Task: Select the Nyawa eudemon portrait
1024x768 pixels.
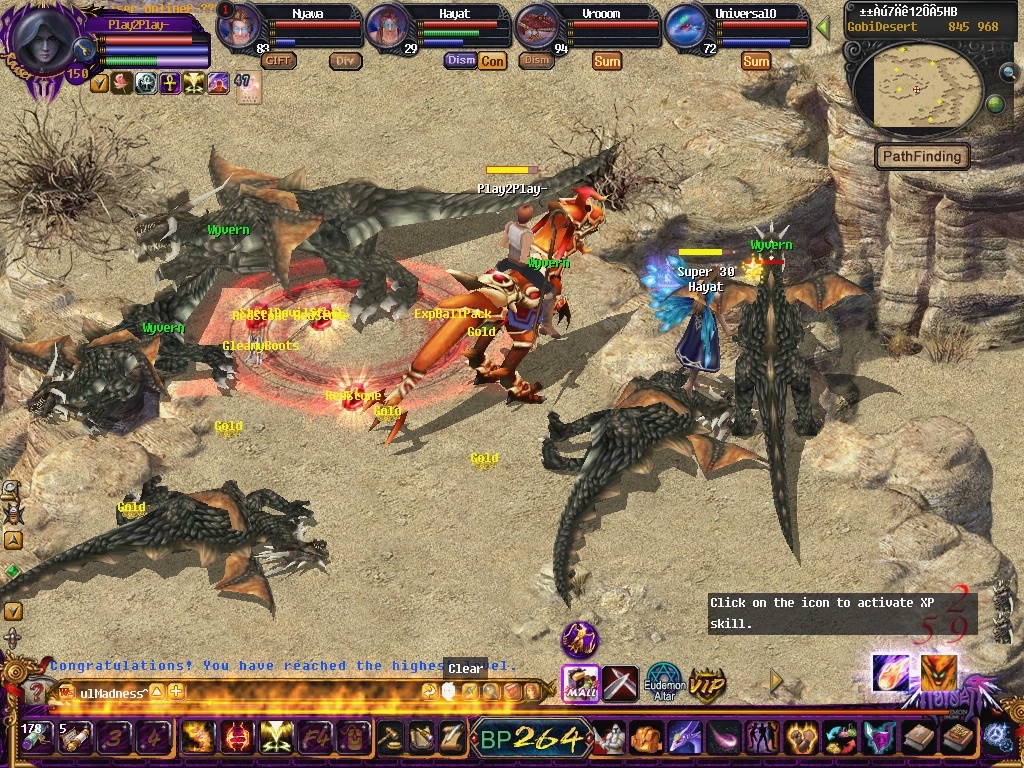Action: [x=238, y=27]
